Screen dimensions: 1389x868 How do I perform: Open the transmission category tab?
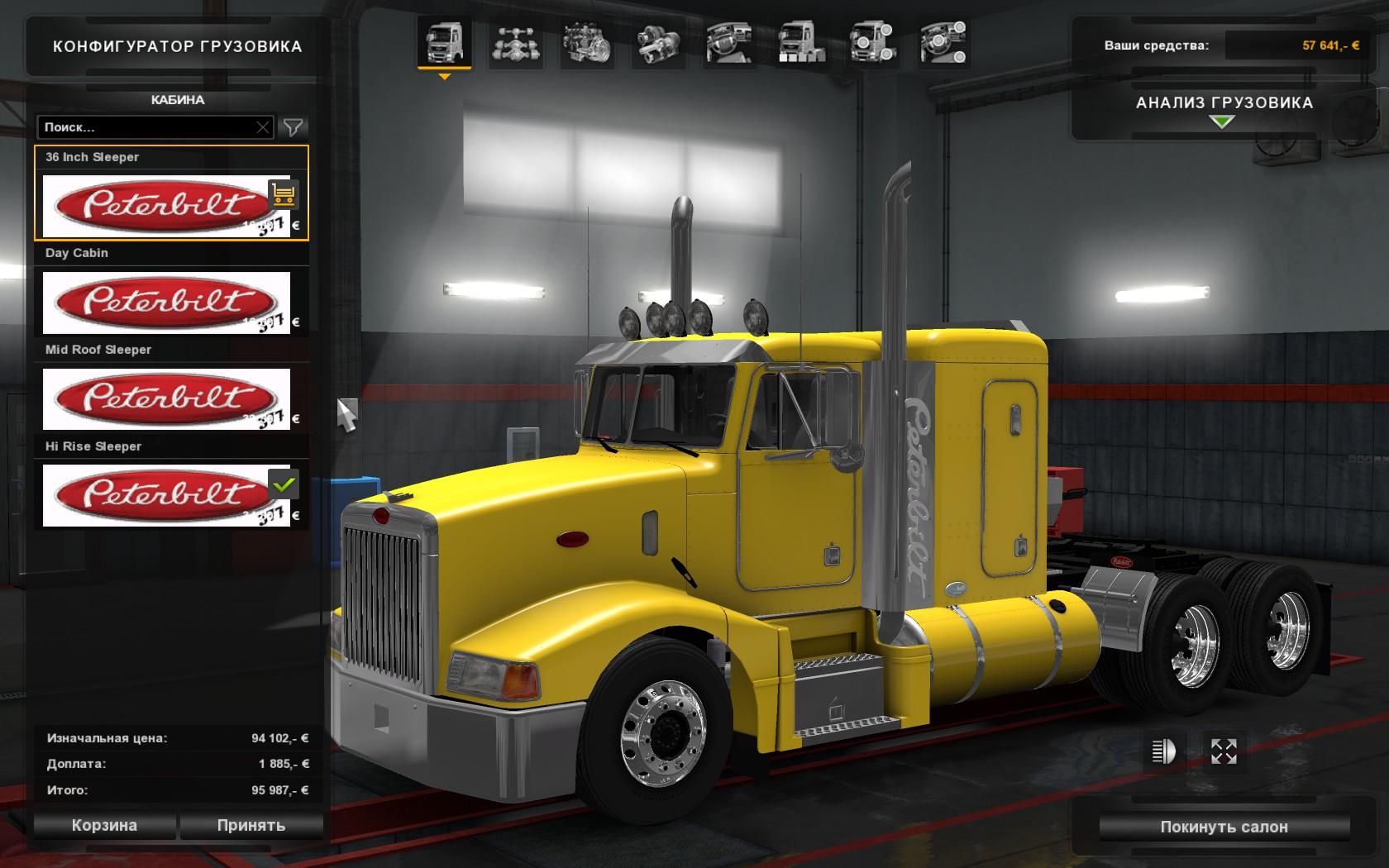point(659,43)
